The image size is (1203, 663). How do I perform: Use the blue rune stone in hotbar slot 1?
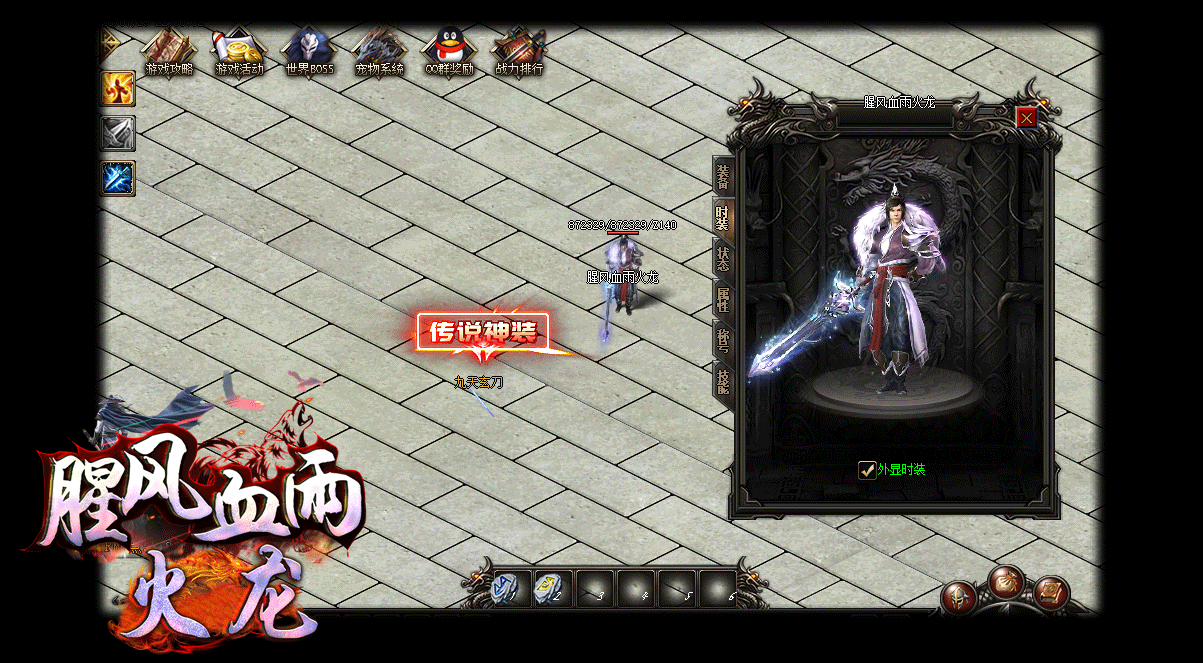click(507, 587)
